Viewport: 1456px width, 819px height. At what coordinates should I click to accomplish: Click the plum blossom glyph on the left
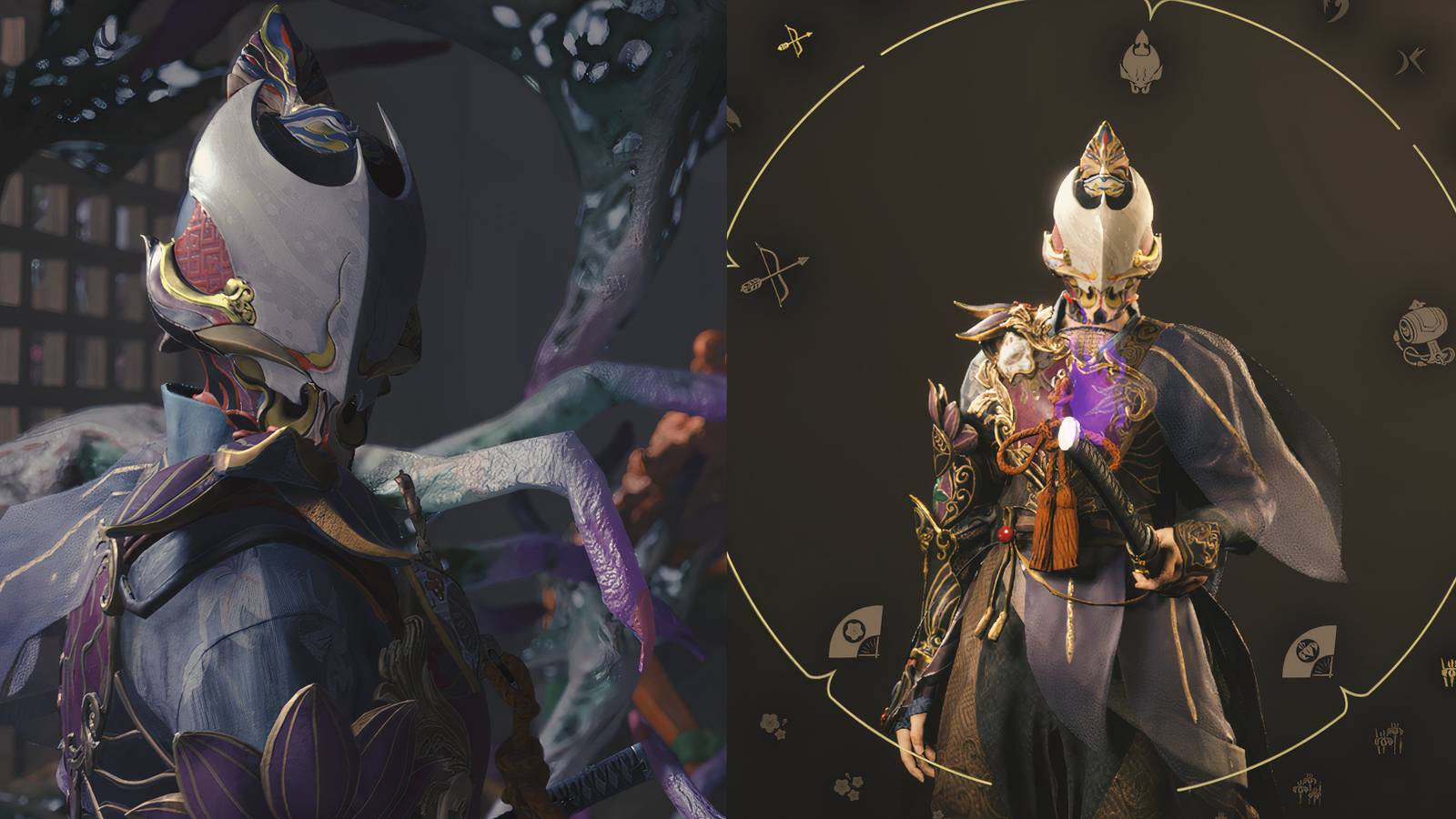(x=771, y=725)
